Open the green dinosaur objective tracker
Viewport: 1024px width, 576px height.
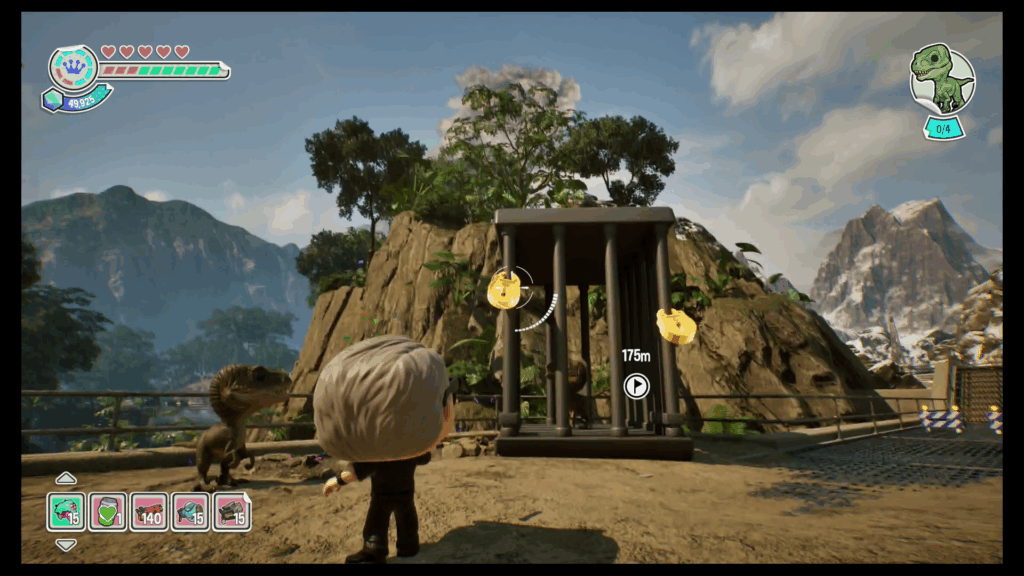click(942, 80)
